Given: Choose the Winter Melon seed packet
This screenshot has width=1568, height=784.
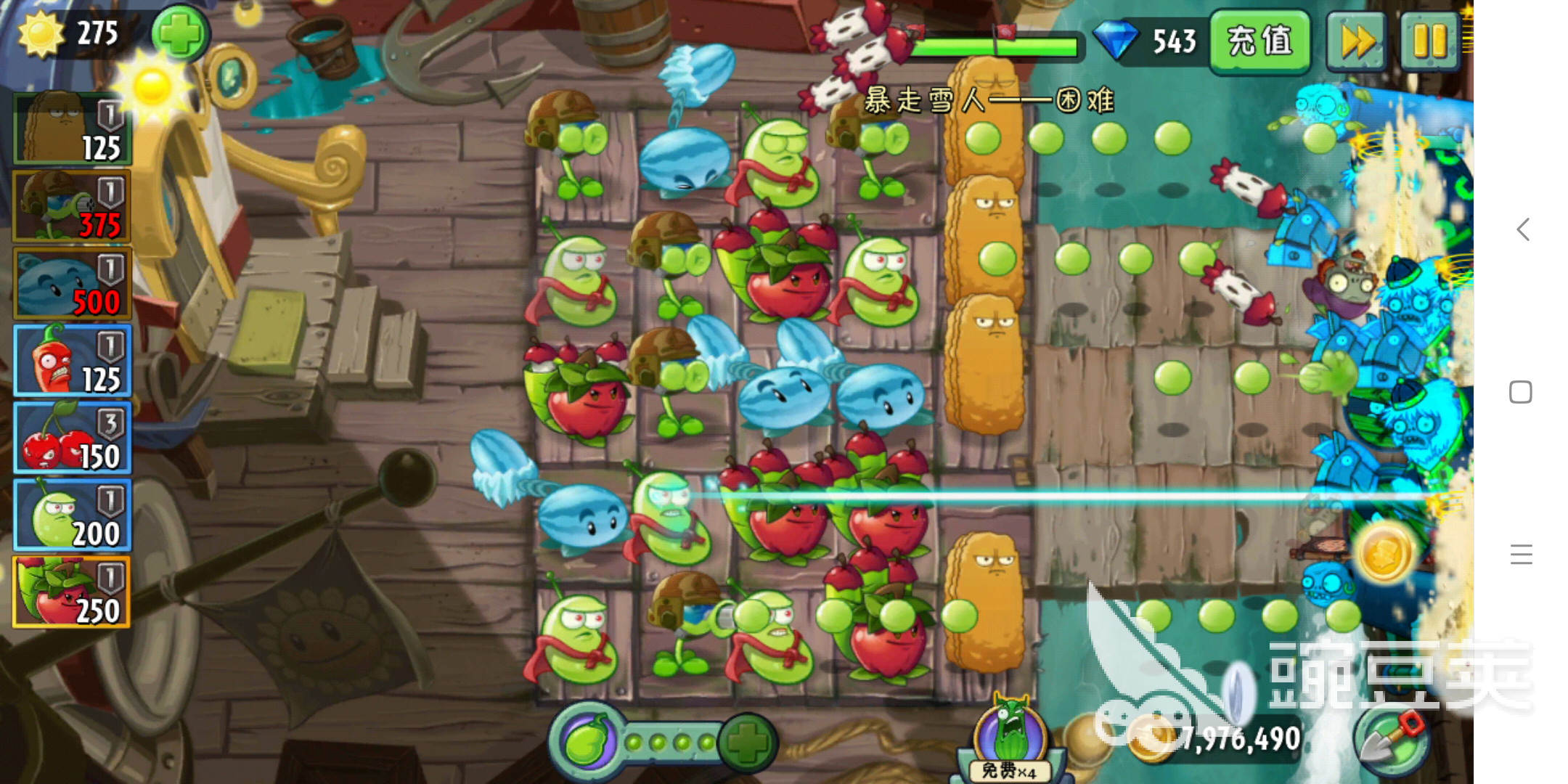Looking at the screenshot, I should click(x=72, y=284).
